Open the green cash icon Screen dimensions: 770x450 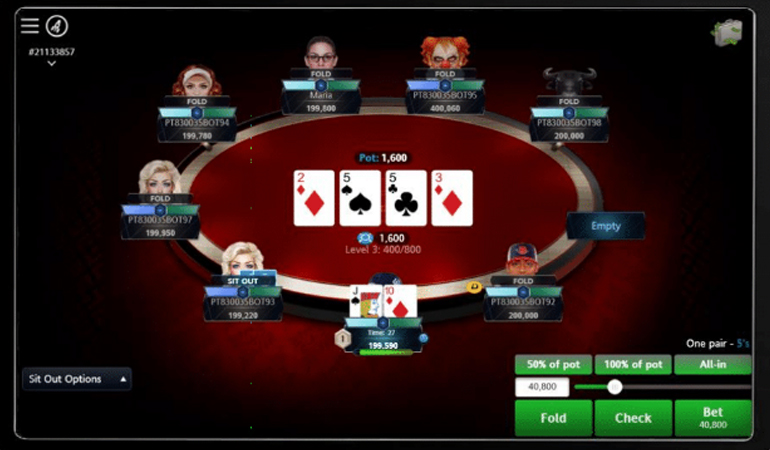pyautogui.click(x=726, y=32)
